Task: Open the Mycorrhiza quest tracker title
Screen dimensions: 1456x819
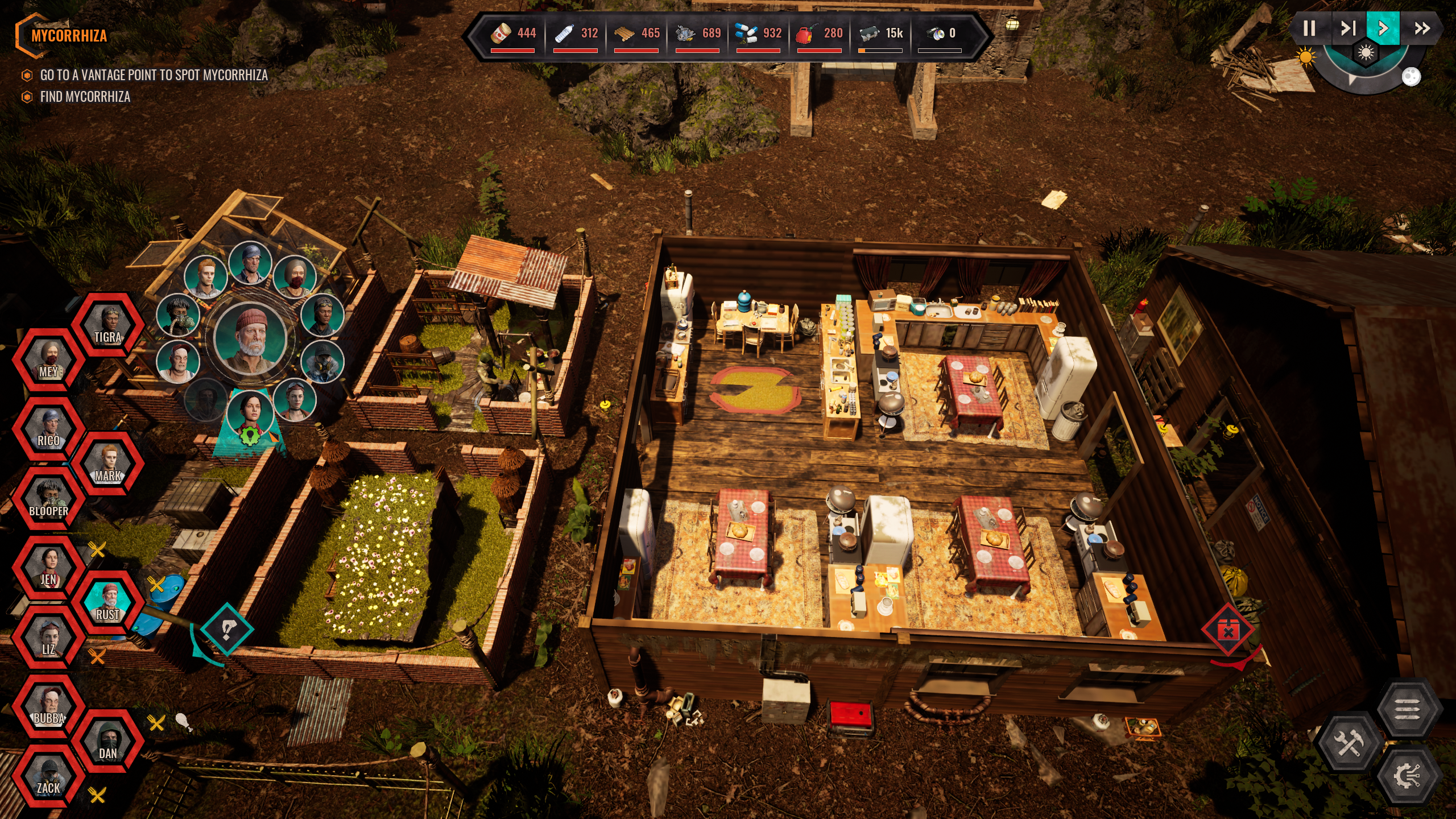Action: pyautogui.click(x=69, y=36)
